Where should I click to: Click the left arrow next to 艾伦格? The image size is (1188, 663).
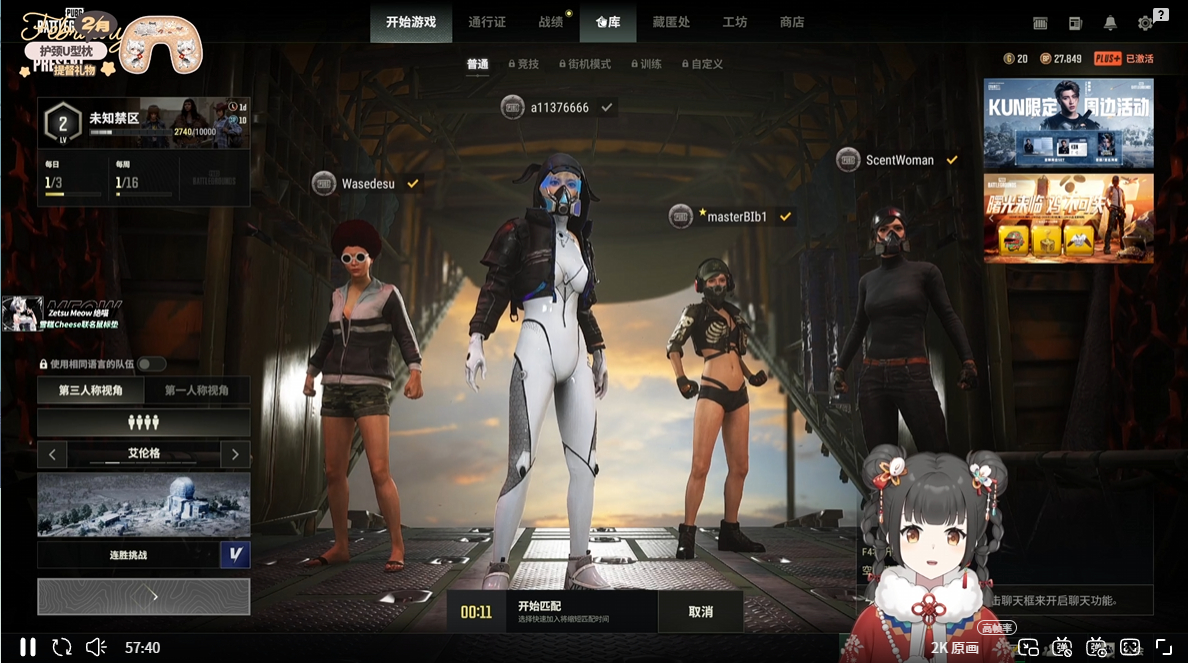[52, 455]
